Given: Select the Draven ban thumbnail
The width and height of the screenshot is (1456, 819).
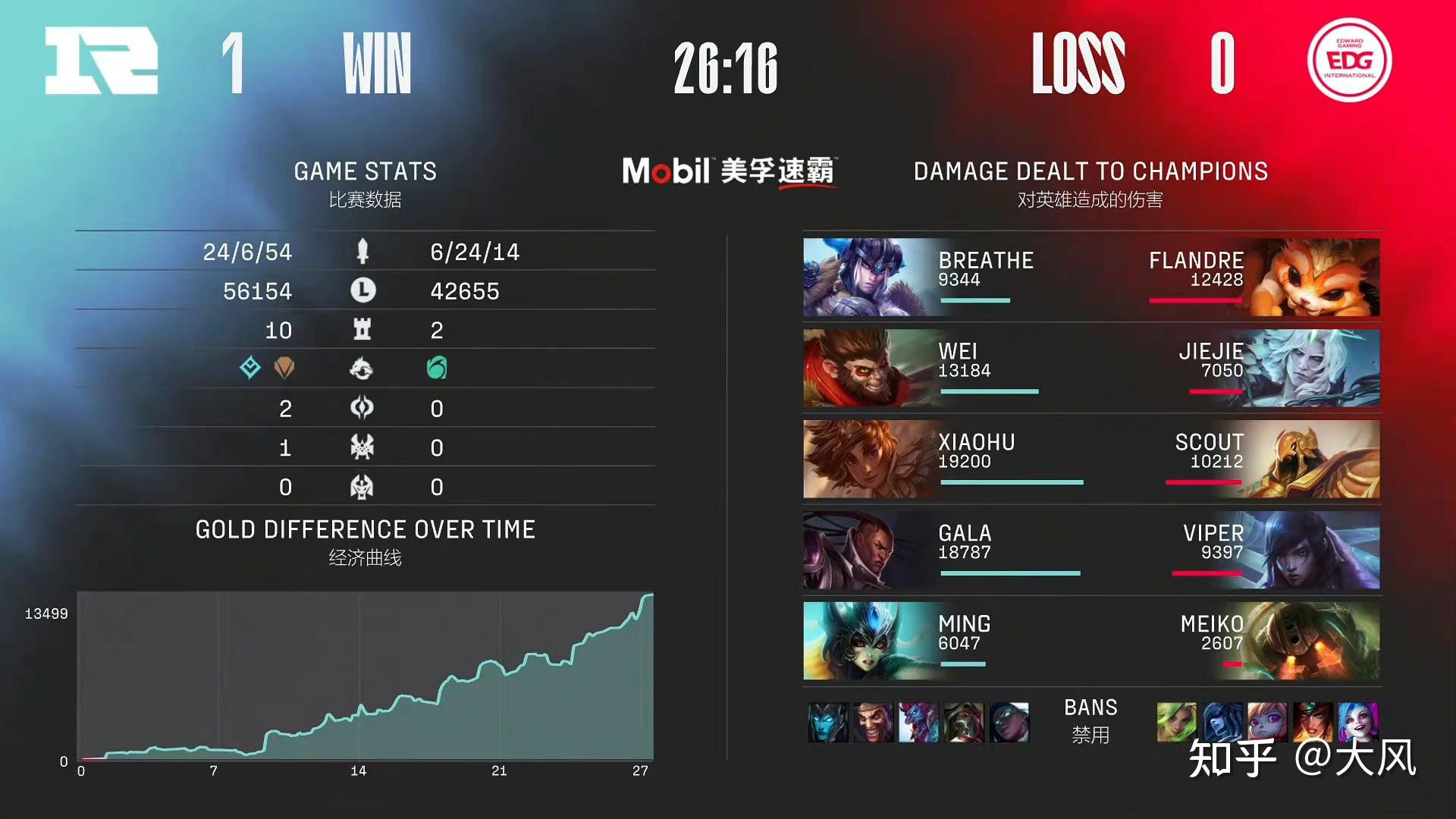Looking at the screenshot, I should click(x=872, y=724).
